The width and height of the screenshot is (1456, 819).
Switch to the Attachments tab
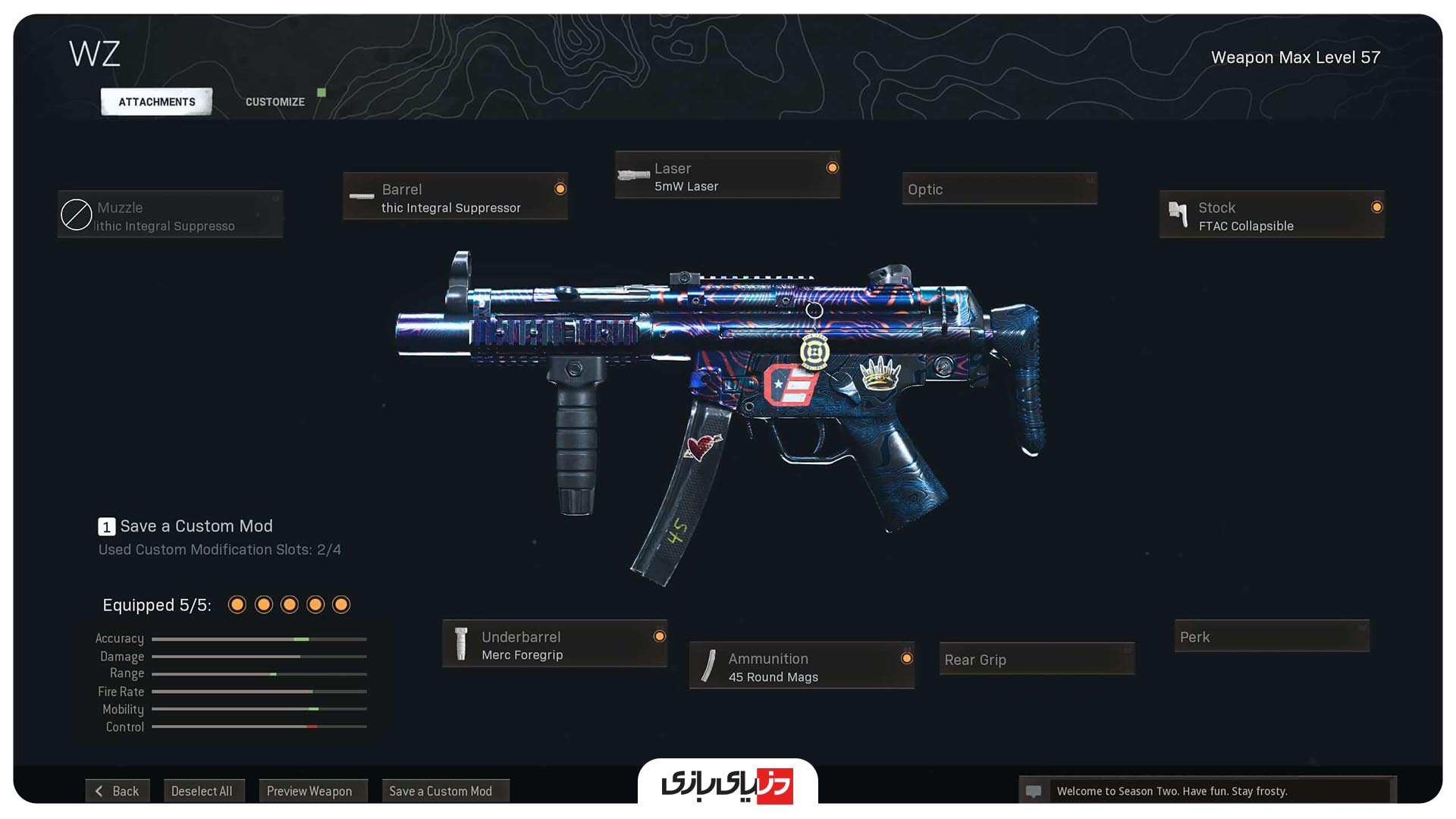(x=155, y=101)
